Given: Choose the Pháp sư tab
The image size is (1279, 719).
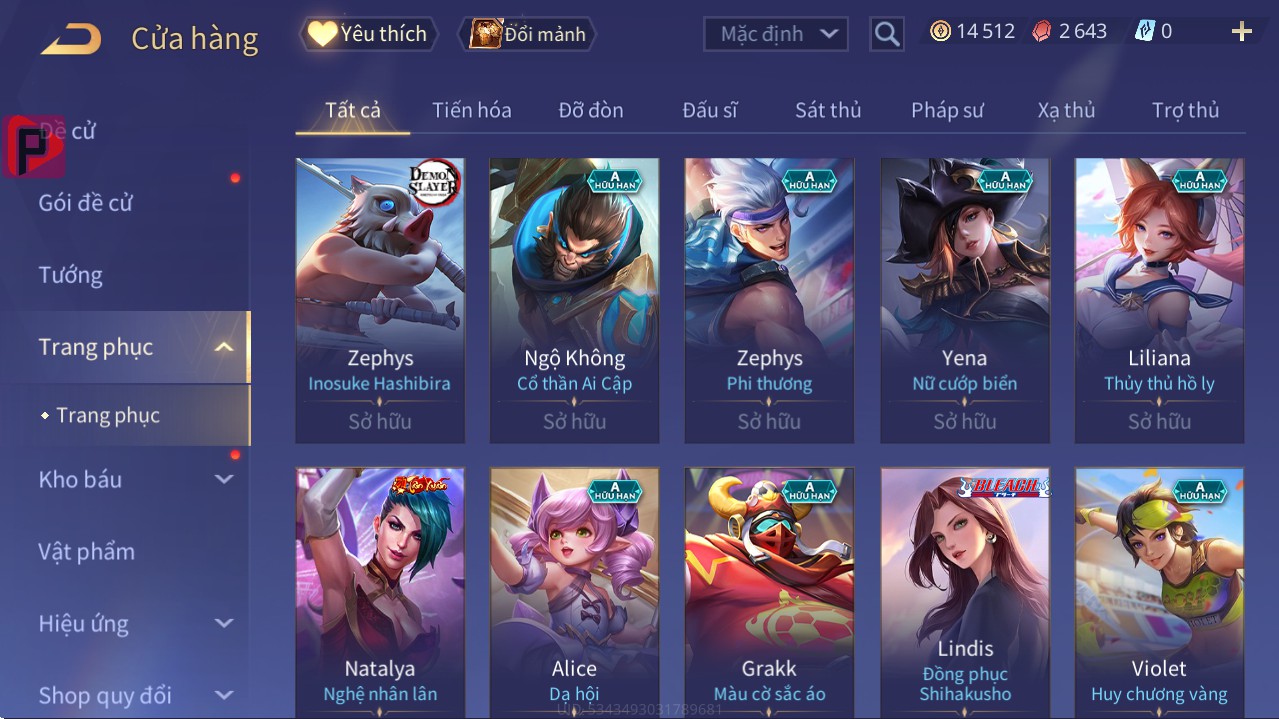Looking at the screenshot, I should [947, 110].
